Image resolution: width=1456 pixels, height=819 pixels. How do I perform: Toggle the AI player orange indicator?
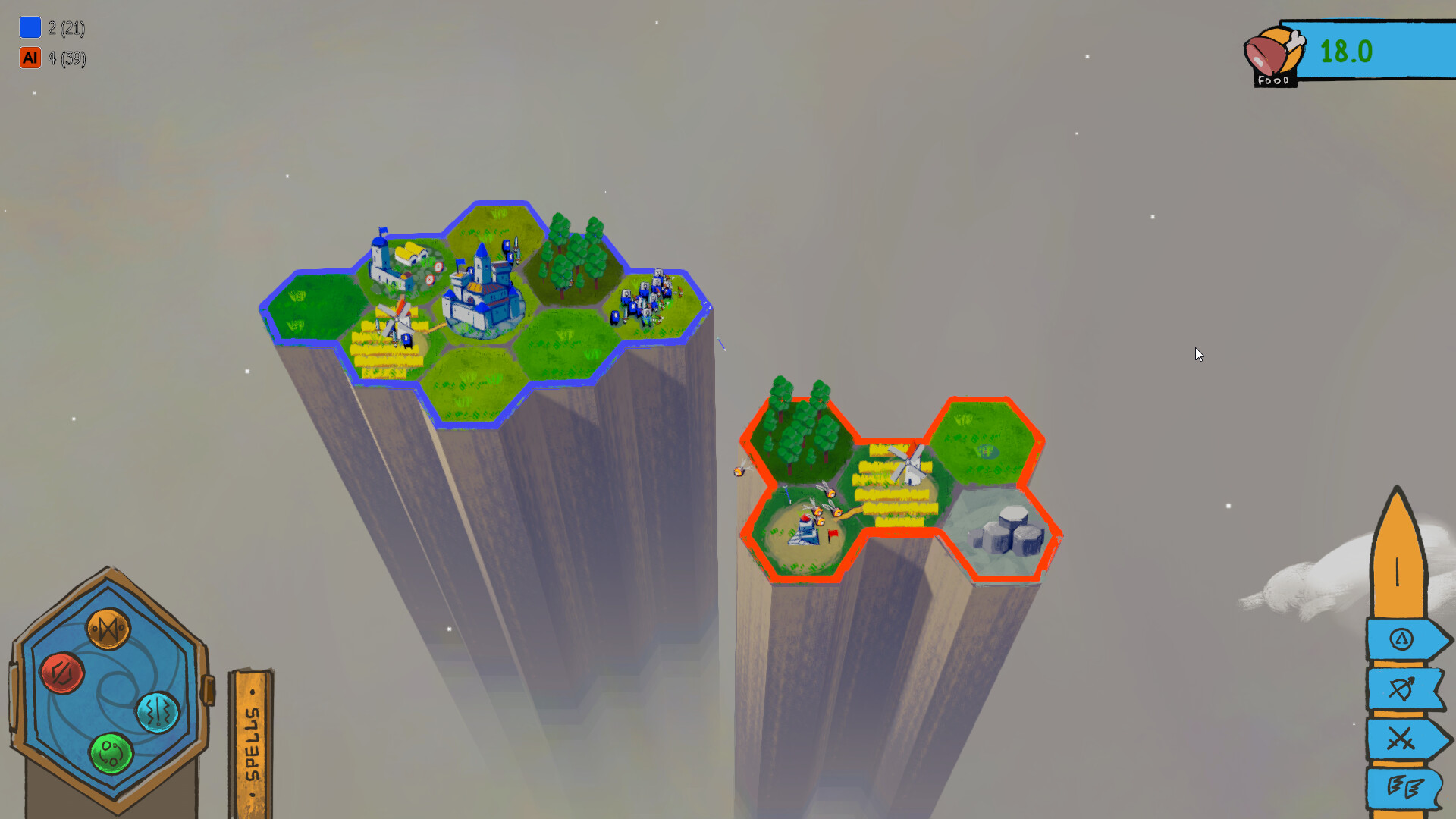[30, 57]
